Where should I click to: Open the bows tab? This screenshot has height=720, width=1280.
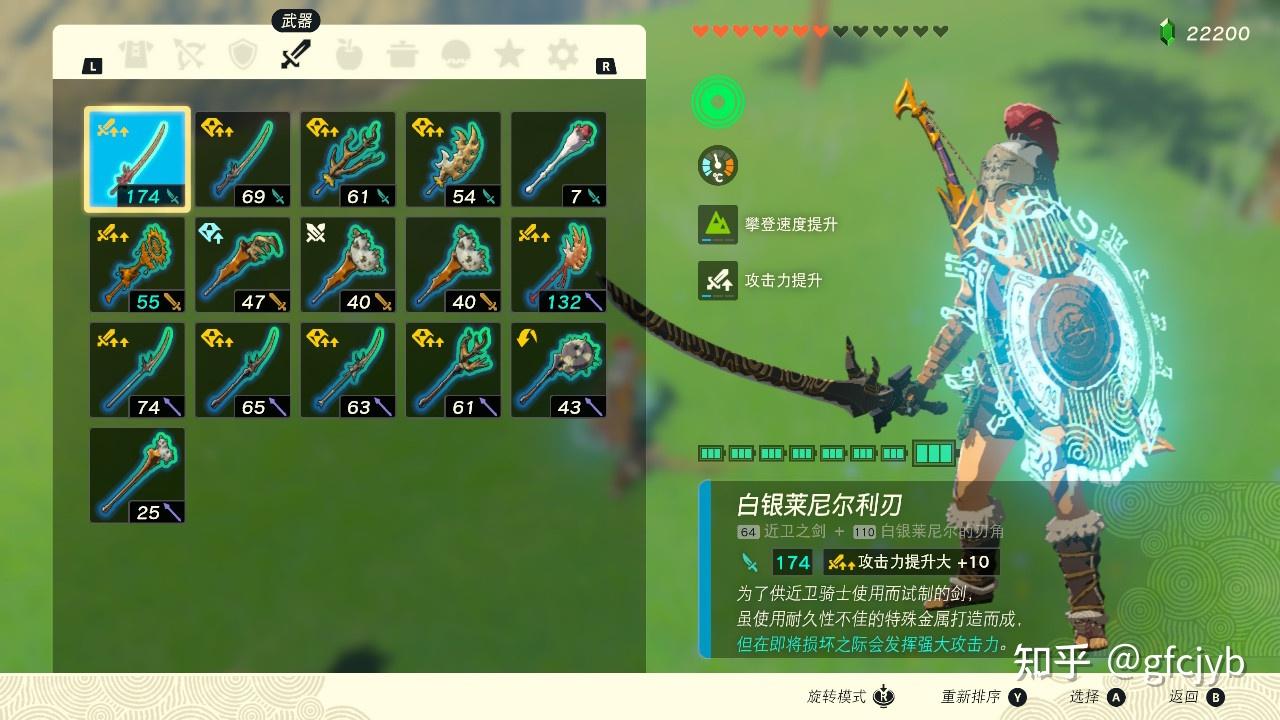[189, 54]
